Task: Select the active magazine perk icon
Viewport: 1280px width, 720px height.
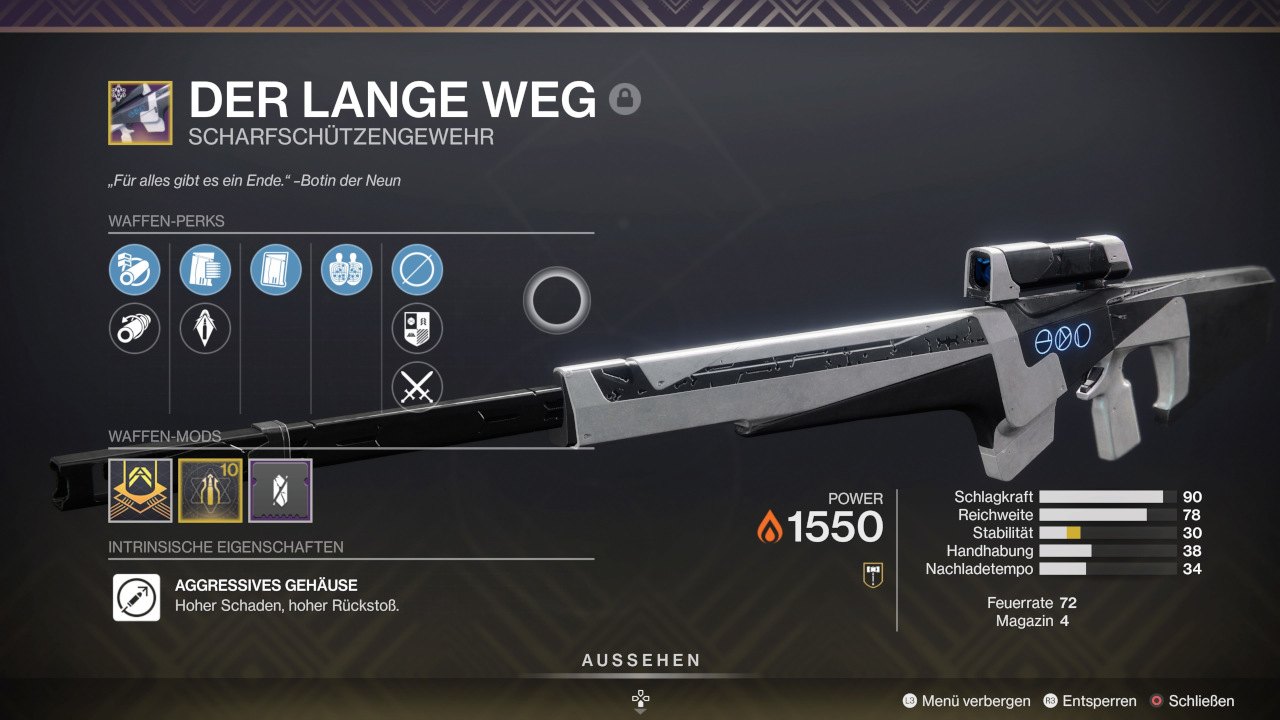Action: [x=205, y=270]
